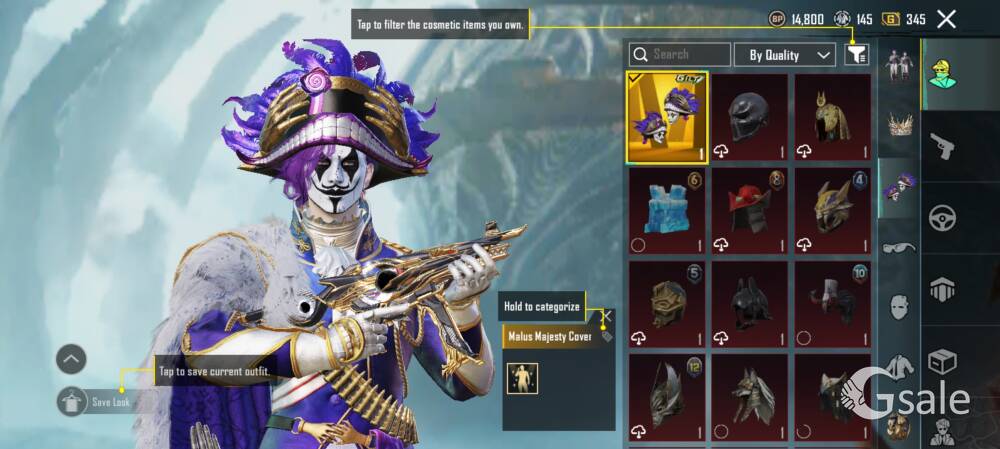Screen dimensions: 1000x449
Task: Open the By Quality sort dropdown
Action: [785, 55]
